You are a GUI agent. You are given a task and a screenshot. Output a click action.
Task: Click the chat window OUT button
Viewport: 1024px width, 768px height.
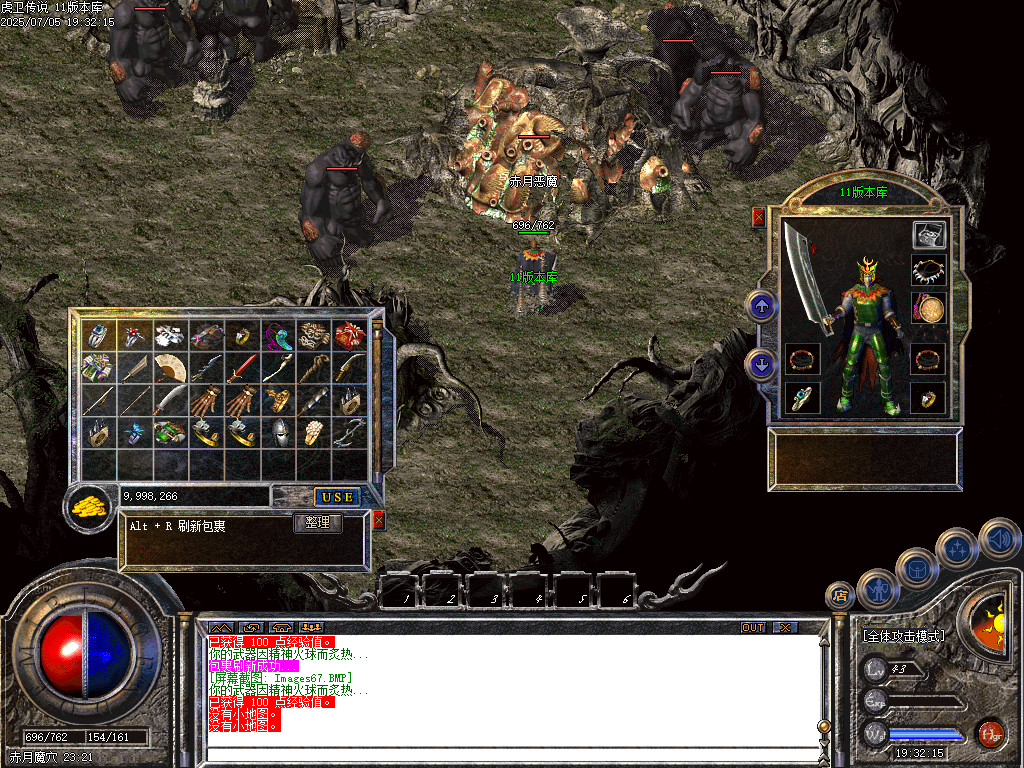753,627
